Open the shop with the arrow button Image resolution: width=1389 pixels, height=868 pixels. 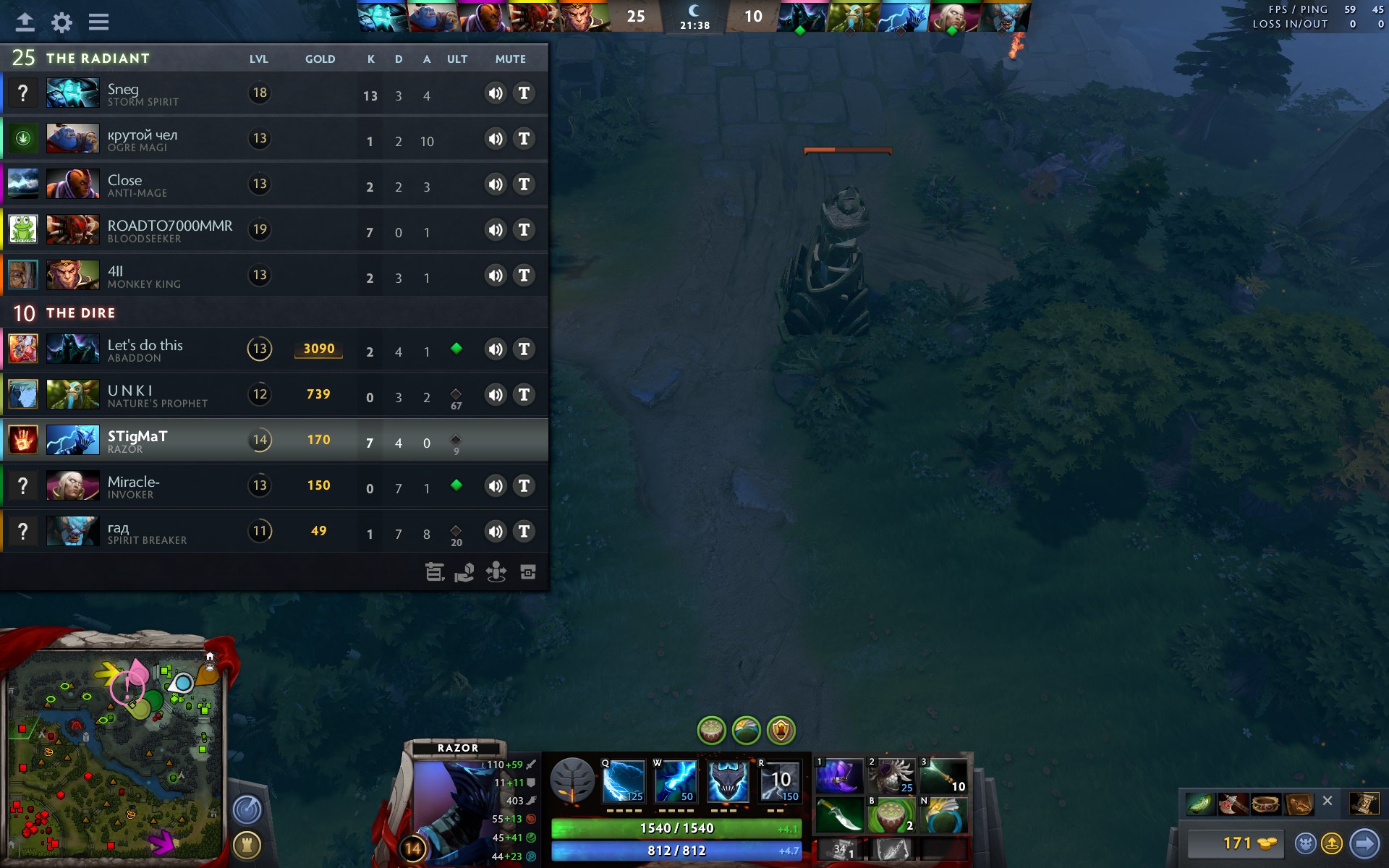coord(1364,843)
